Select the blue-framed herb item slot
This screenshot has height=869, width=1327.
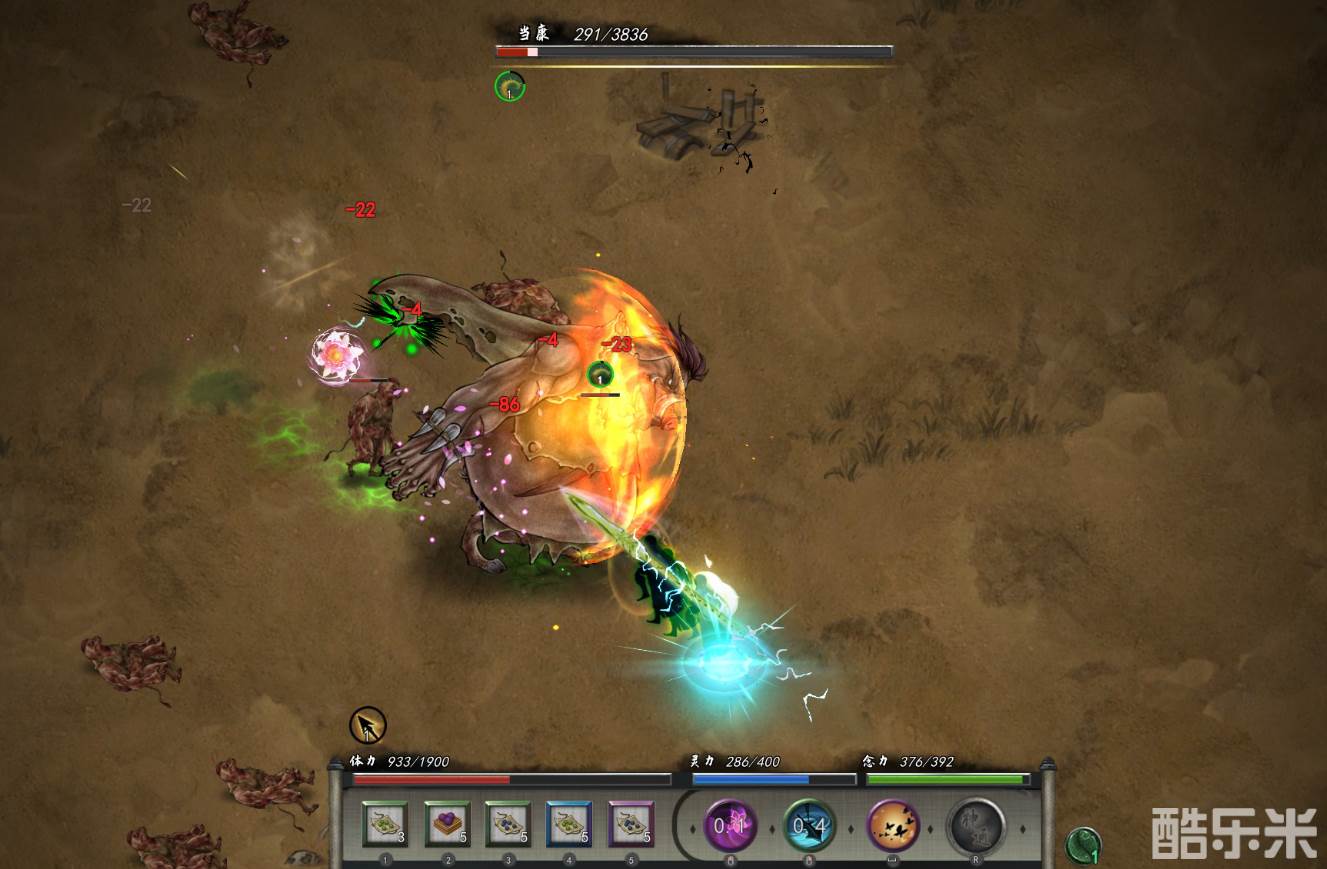pyautogui.click(x=569, y=824)
